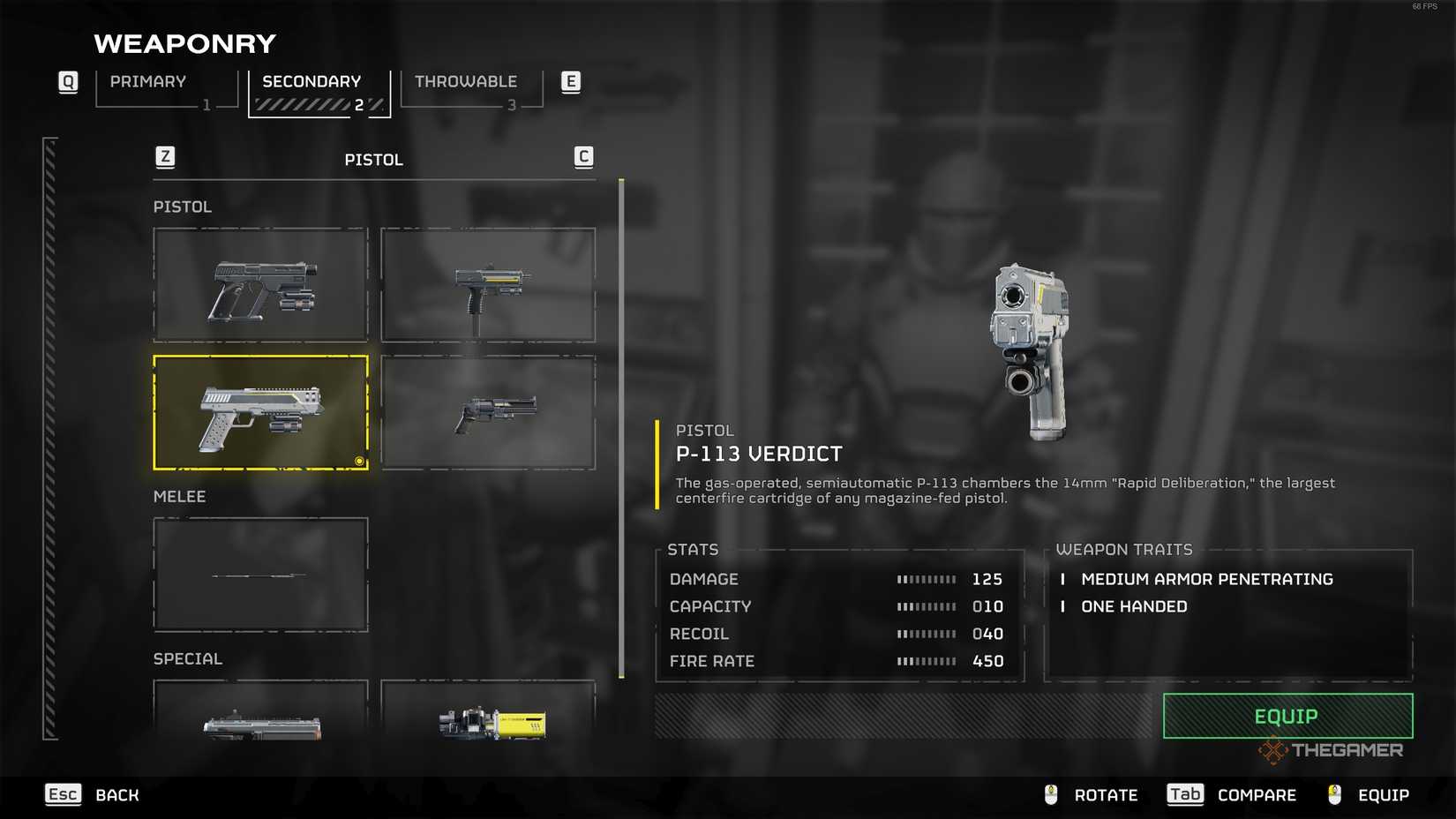Equip the P-113 Verdict with green button

(x=1287, y=716)
